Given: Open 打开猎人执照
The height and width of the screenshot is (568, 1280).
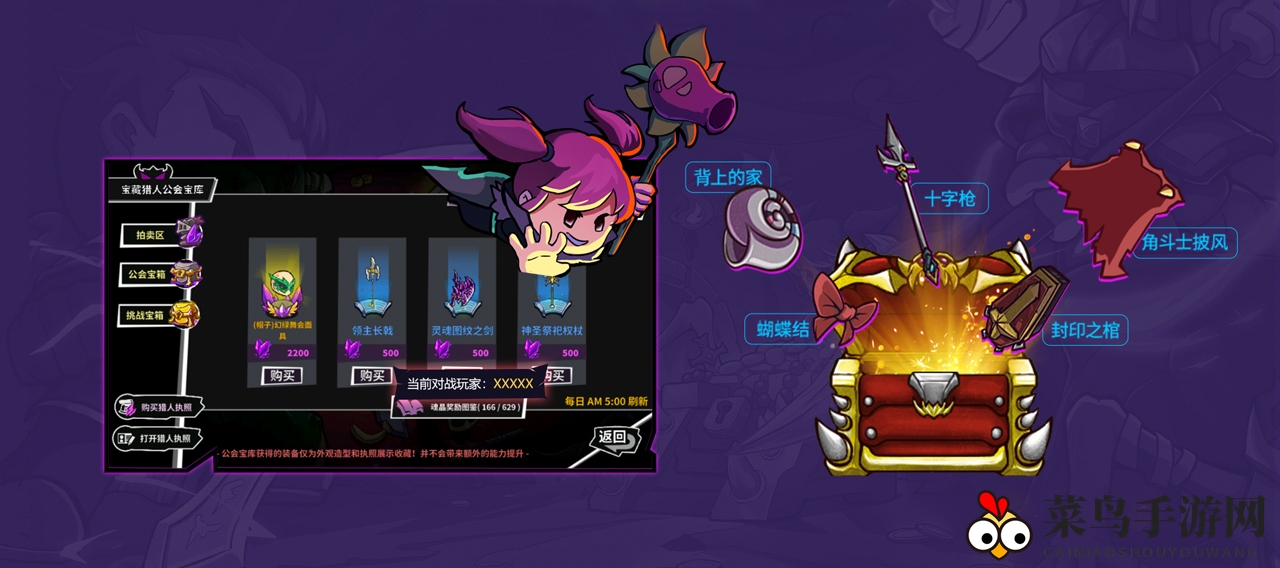Looking at the screenshot, I should click(x=161, y=438).
